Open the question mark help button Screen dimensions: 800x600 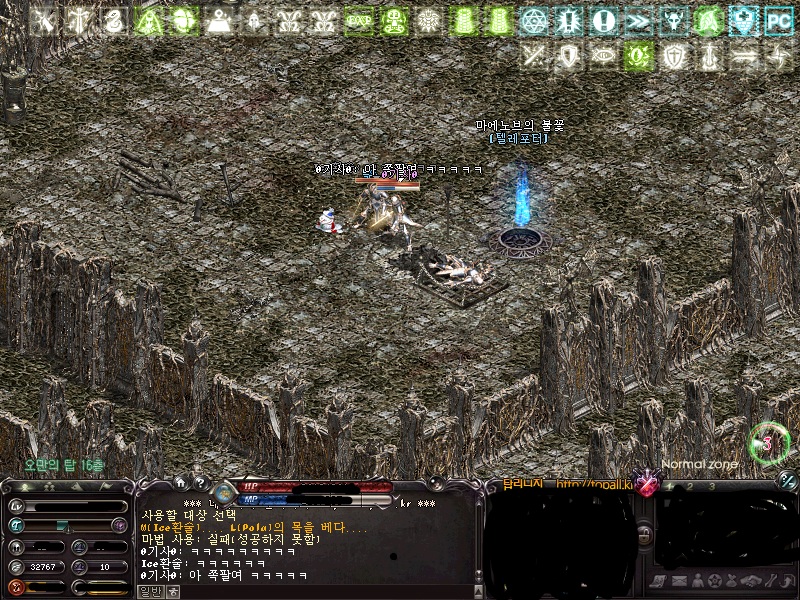point(198,482)
